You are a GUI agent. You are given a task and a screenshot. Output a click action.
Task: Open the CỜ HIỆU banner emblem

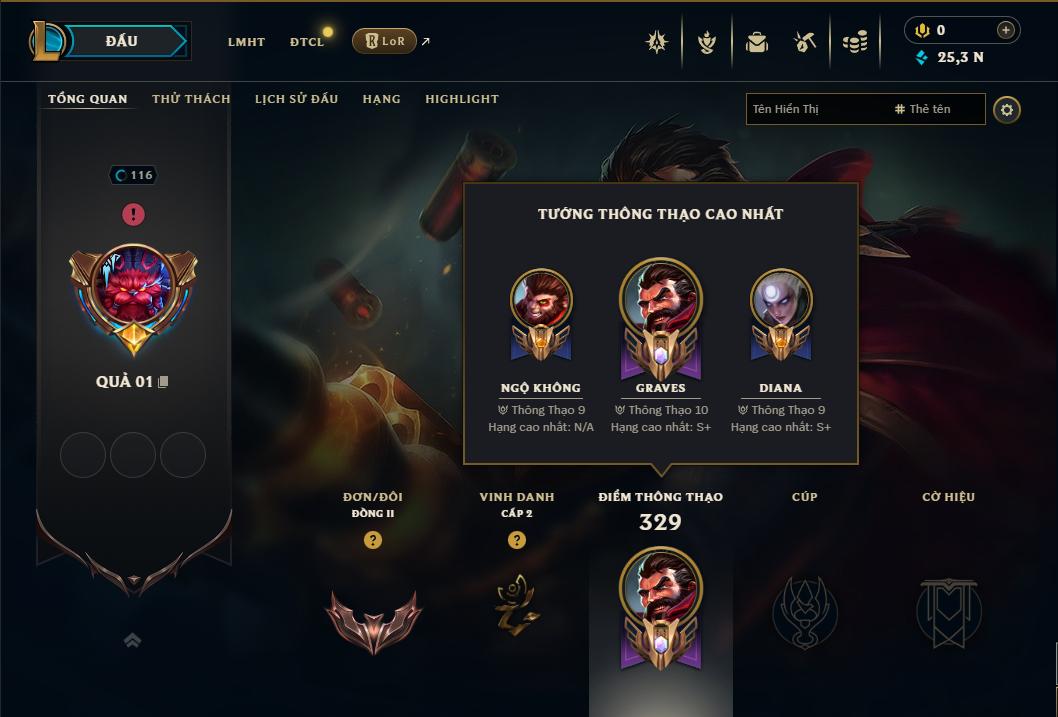click(x=948, y=612)
